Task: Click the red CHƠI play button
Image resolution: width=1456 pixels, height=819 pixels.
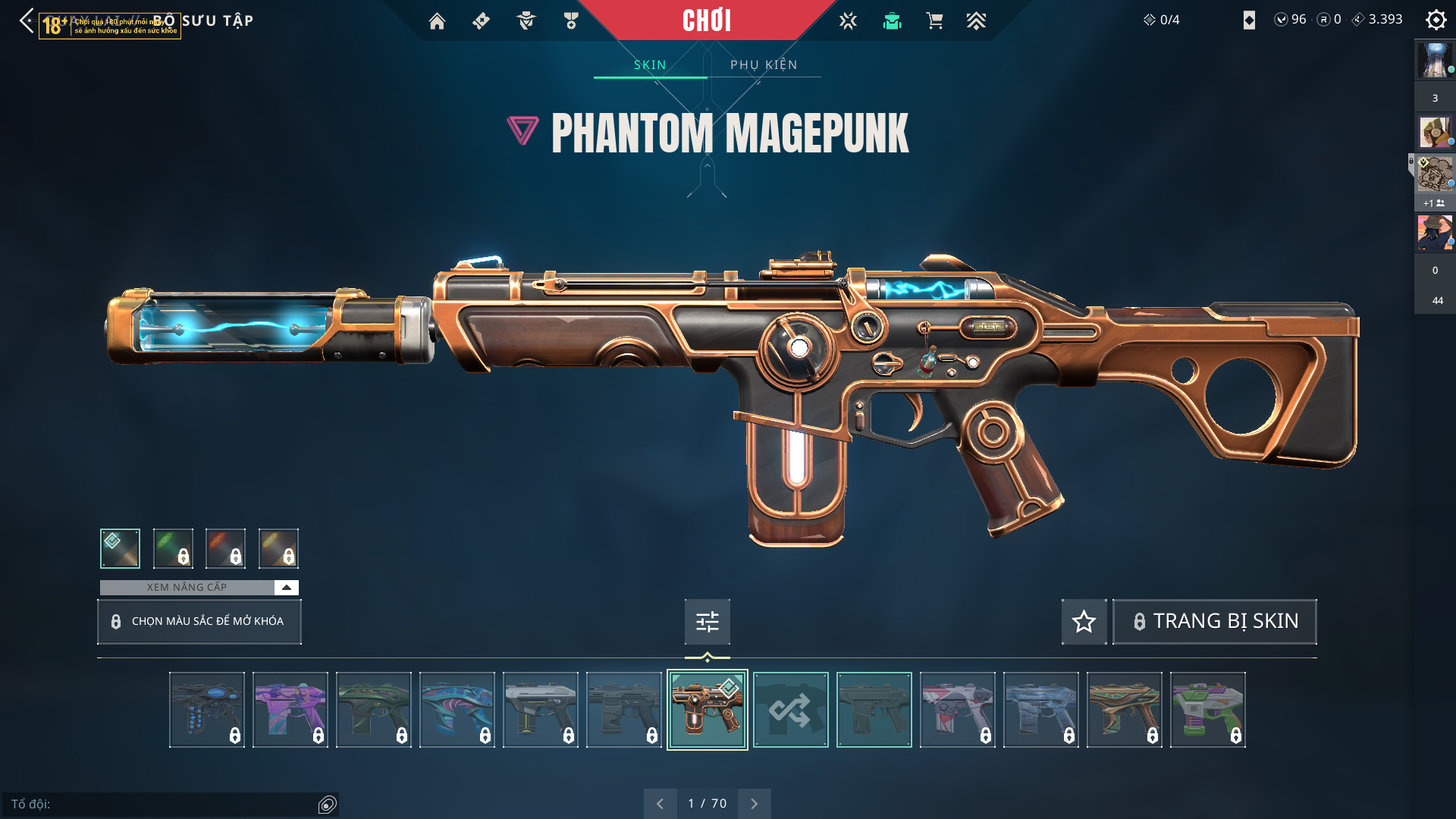Action: [706, 20]
